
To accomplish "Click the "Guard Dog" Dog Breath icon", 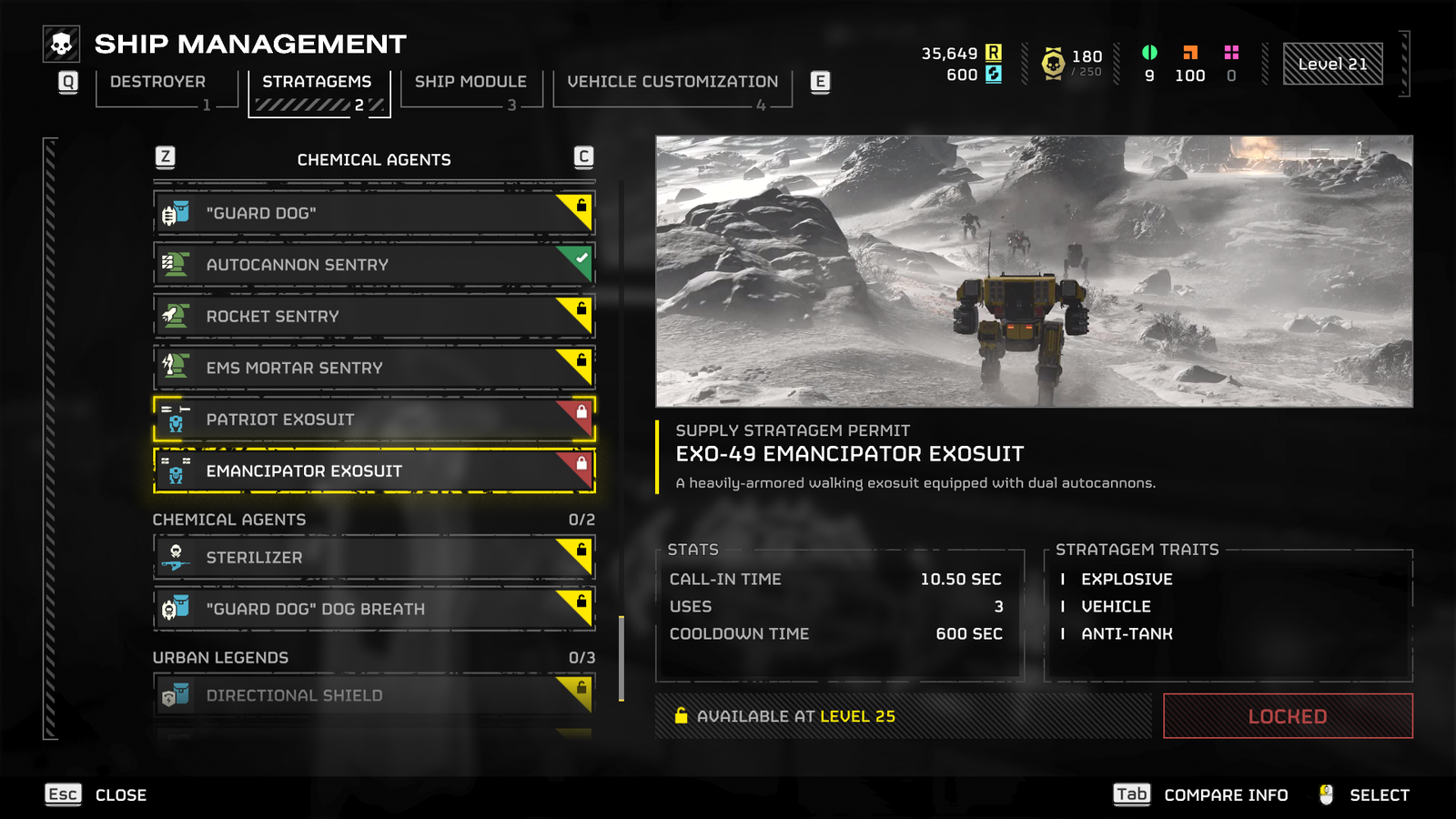I will 174,609.
